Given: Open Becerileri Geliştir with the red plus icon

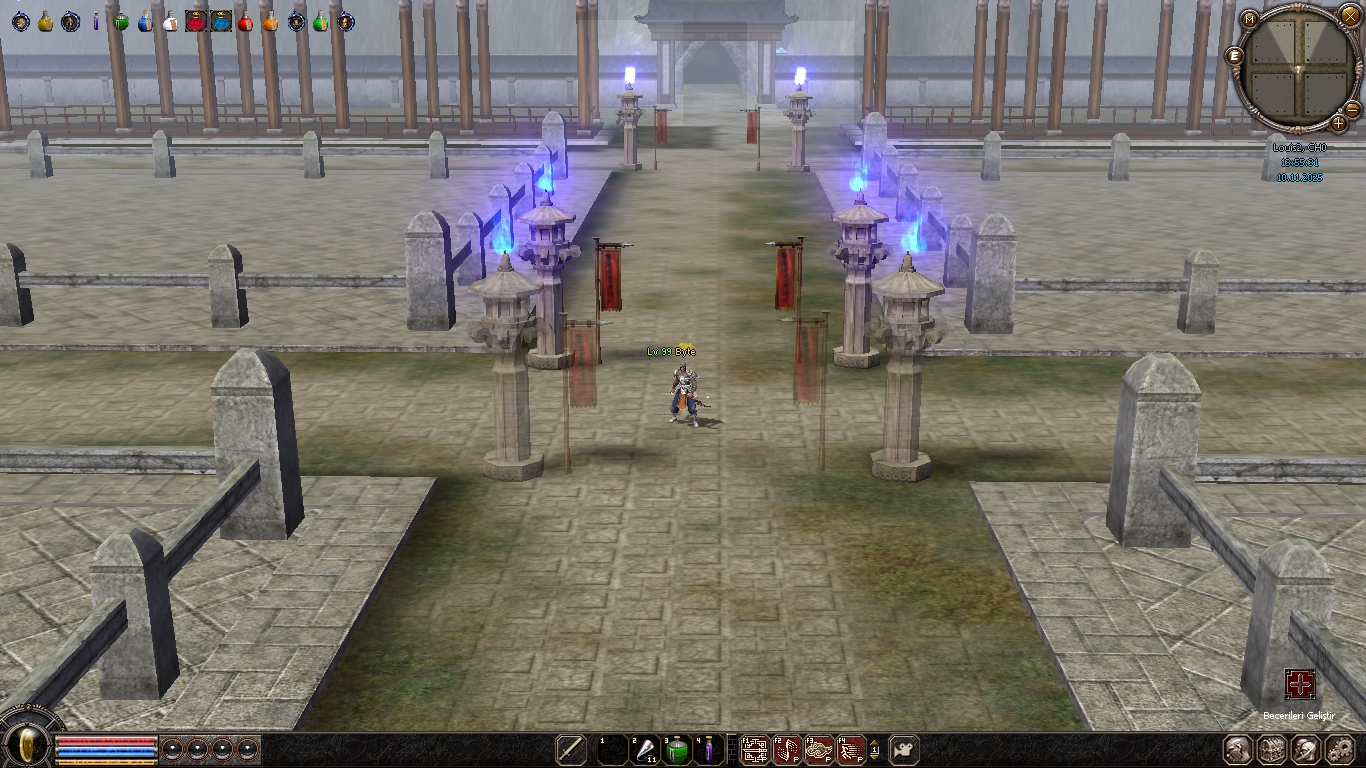Looking at the screenshot, I should 1300,685.
